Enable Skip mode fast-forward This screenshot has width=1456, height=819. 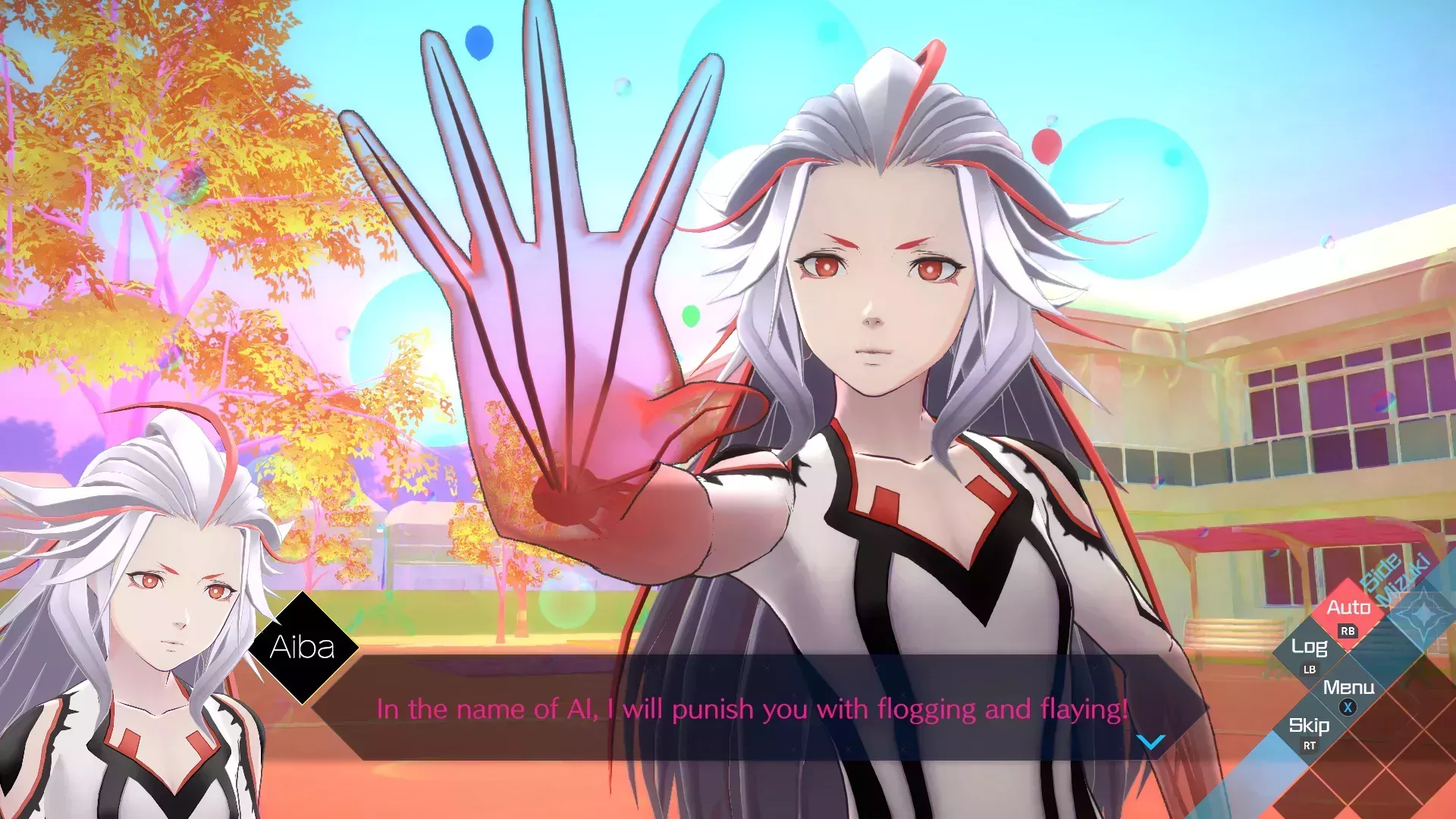pyautogui.click(x=1310, y=726)
